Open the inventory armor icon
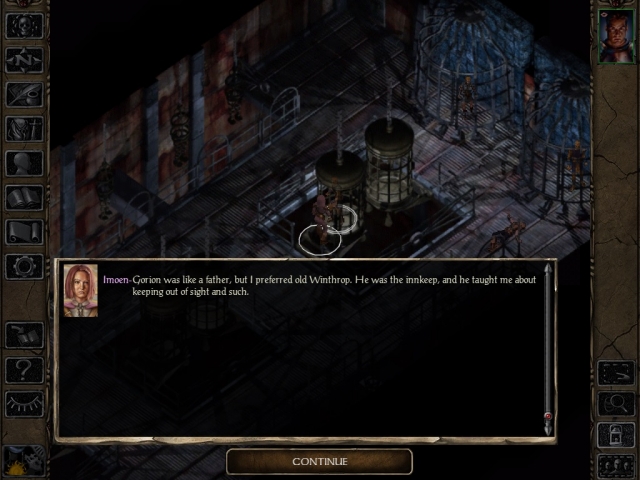640x480 pixels. click(24, 128)
